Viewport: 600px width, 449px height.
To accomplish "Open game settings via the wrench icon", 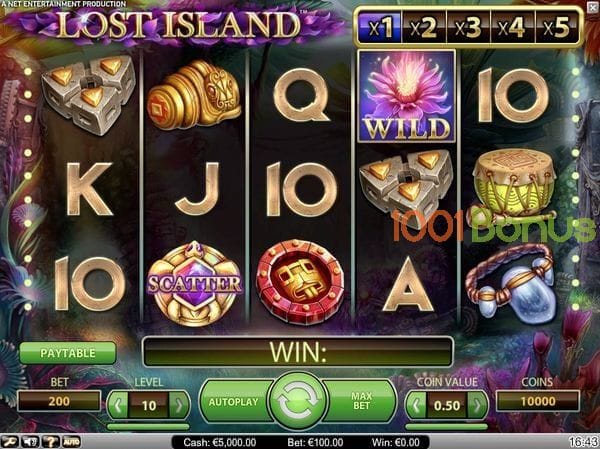I will click(9, 441).
